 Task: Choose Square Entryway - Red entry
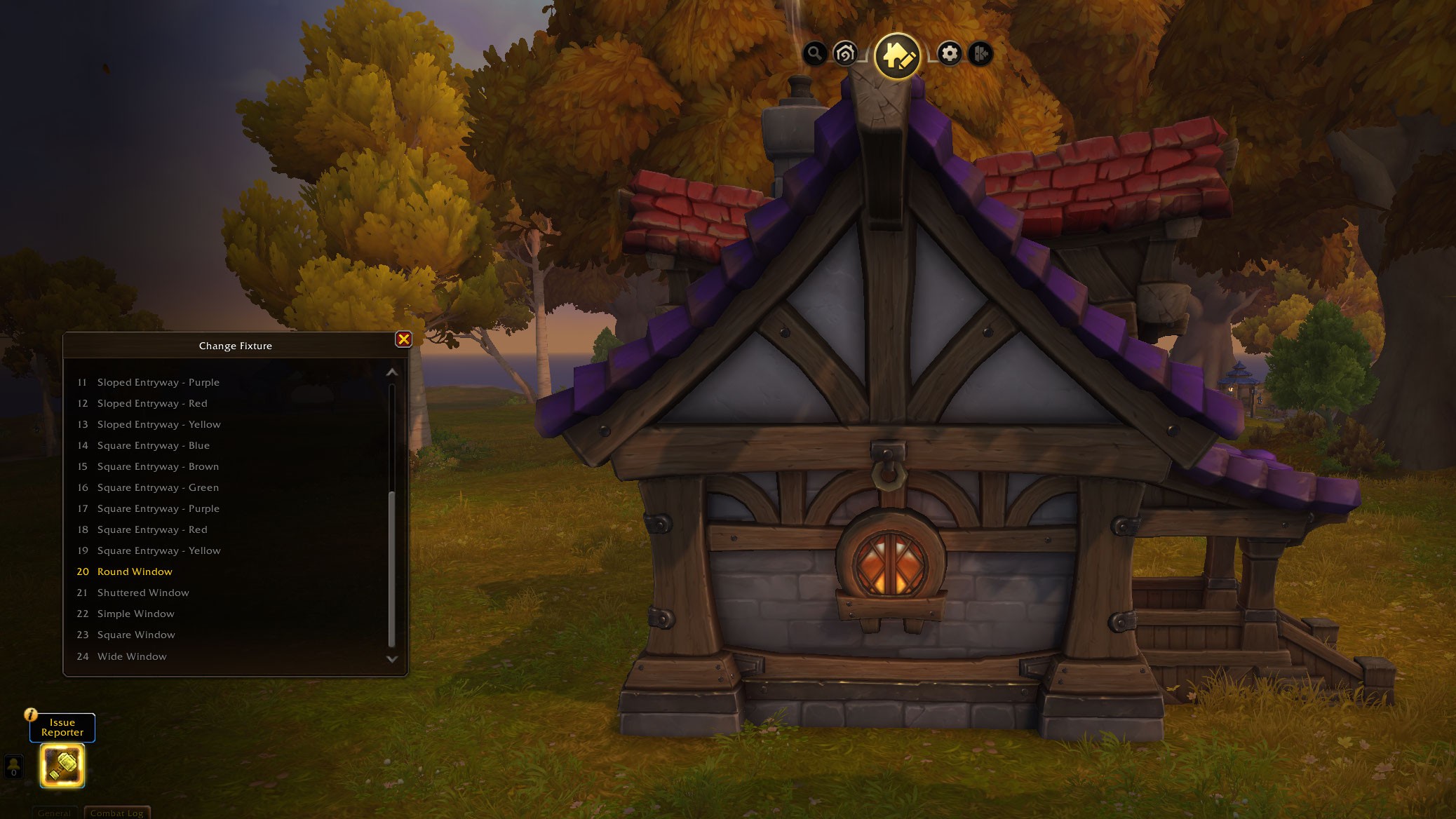[152, 529]
